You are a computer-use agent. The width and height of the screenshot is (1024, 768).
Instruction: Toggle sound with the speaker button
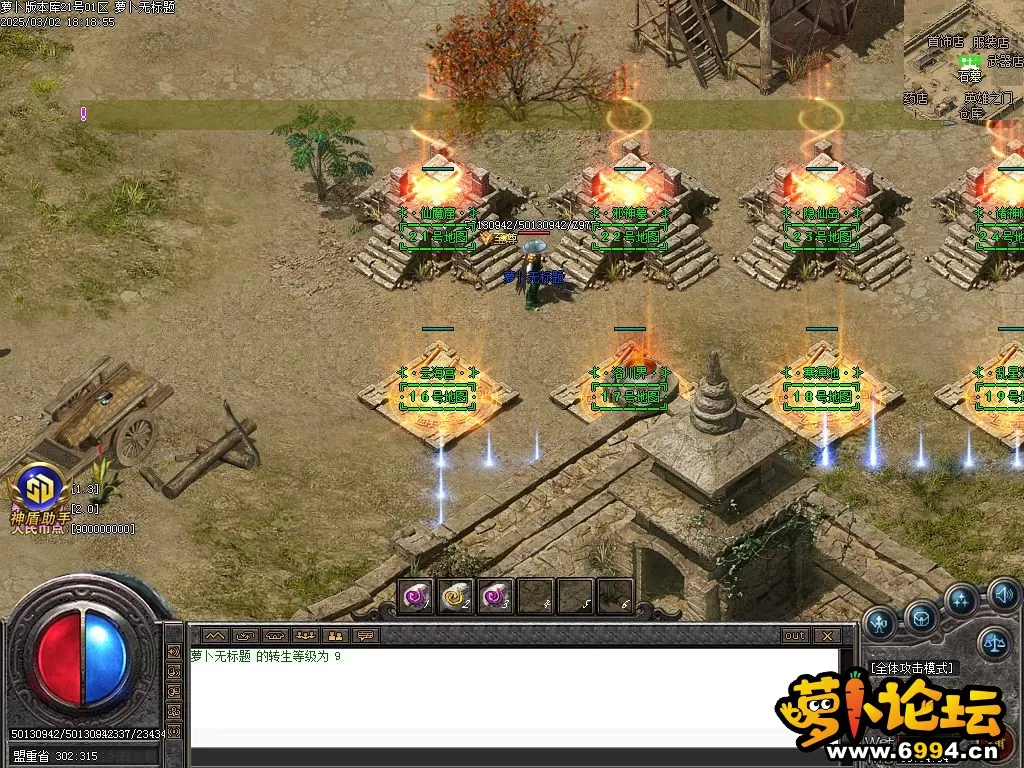click(1003, 595)
